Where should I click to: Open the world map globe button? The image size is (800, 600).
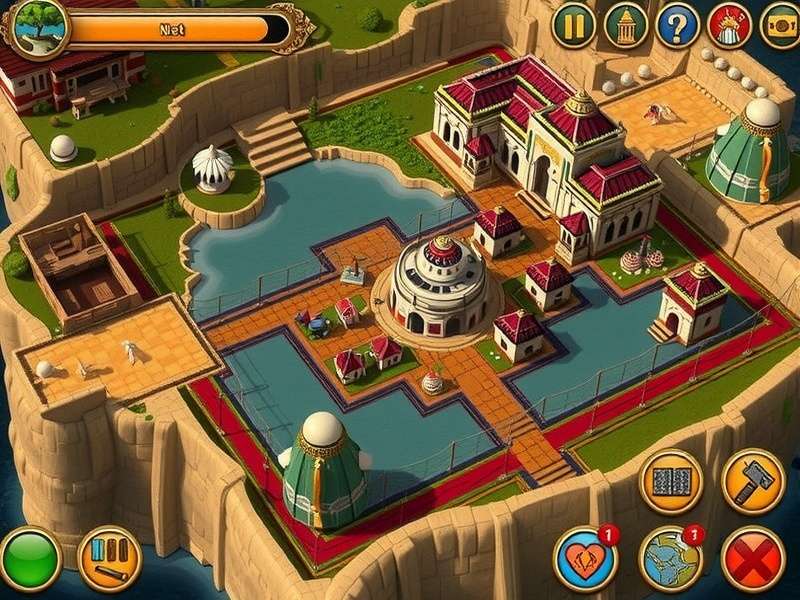tap(671, 559)
